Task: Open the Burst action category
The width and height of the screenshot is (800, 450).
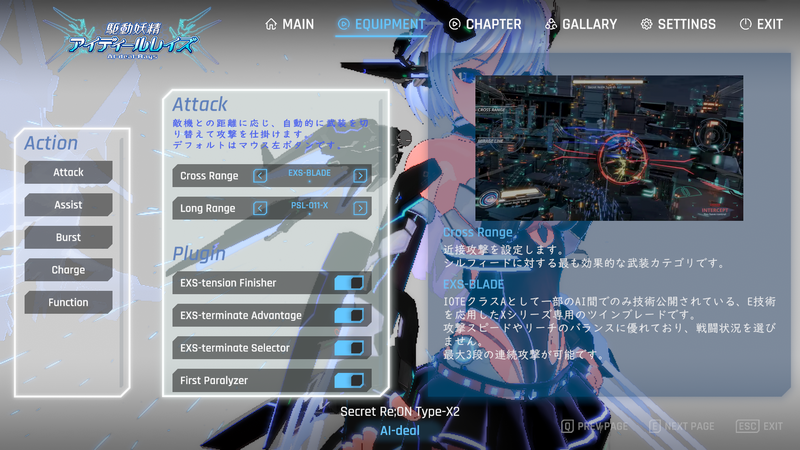Action: pos(68,237)
